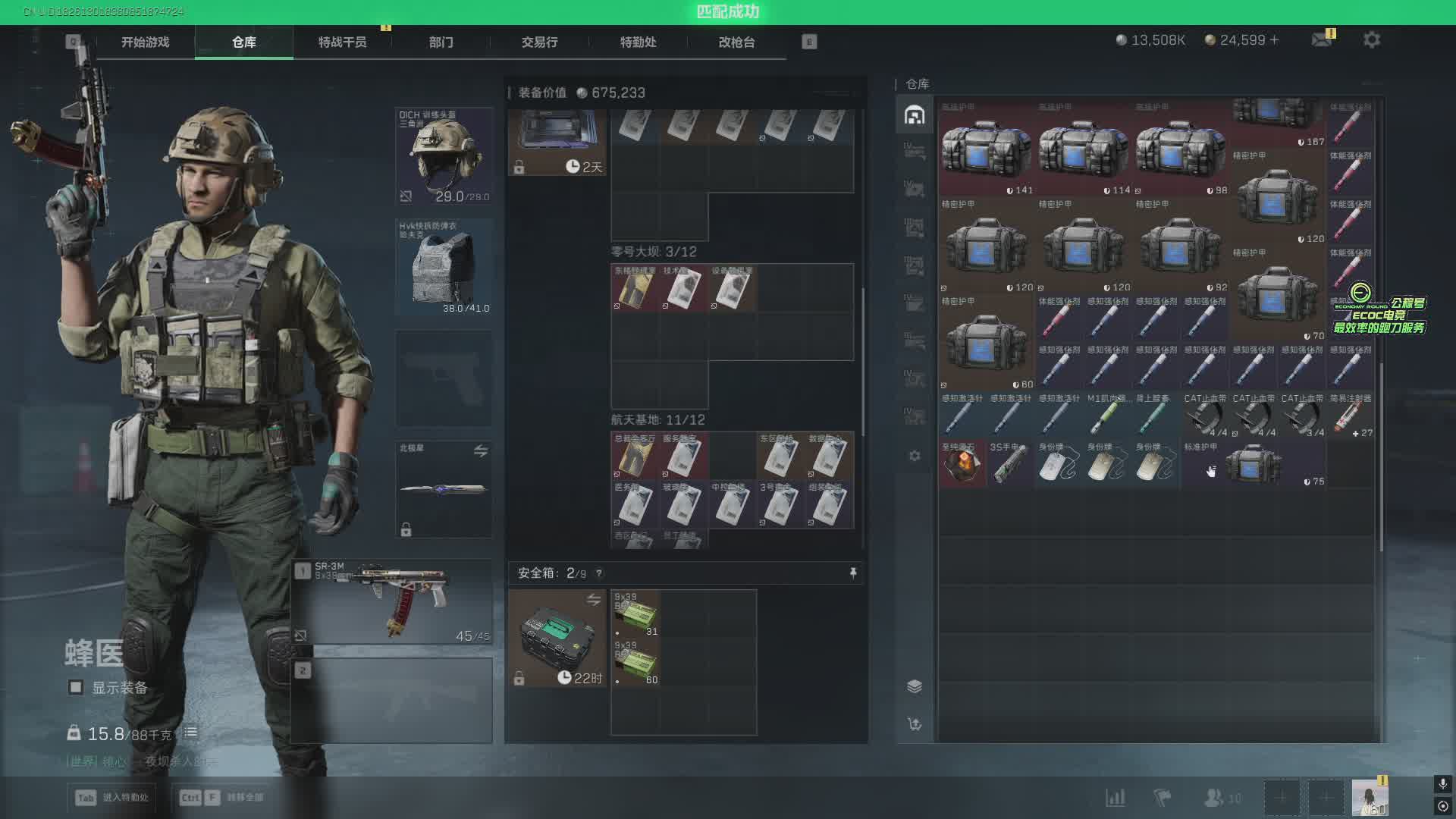
Task: Go to the 部门 tab
Action: pos(441,42)
